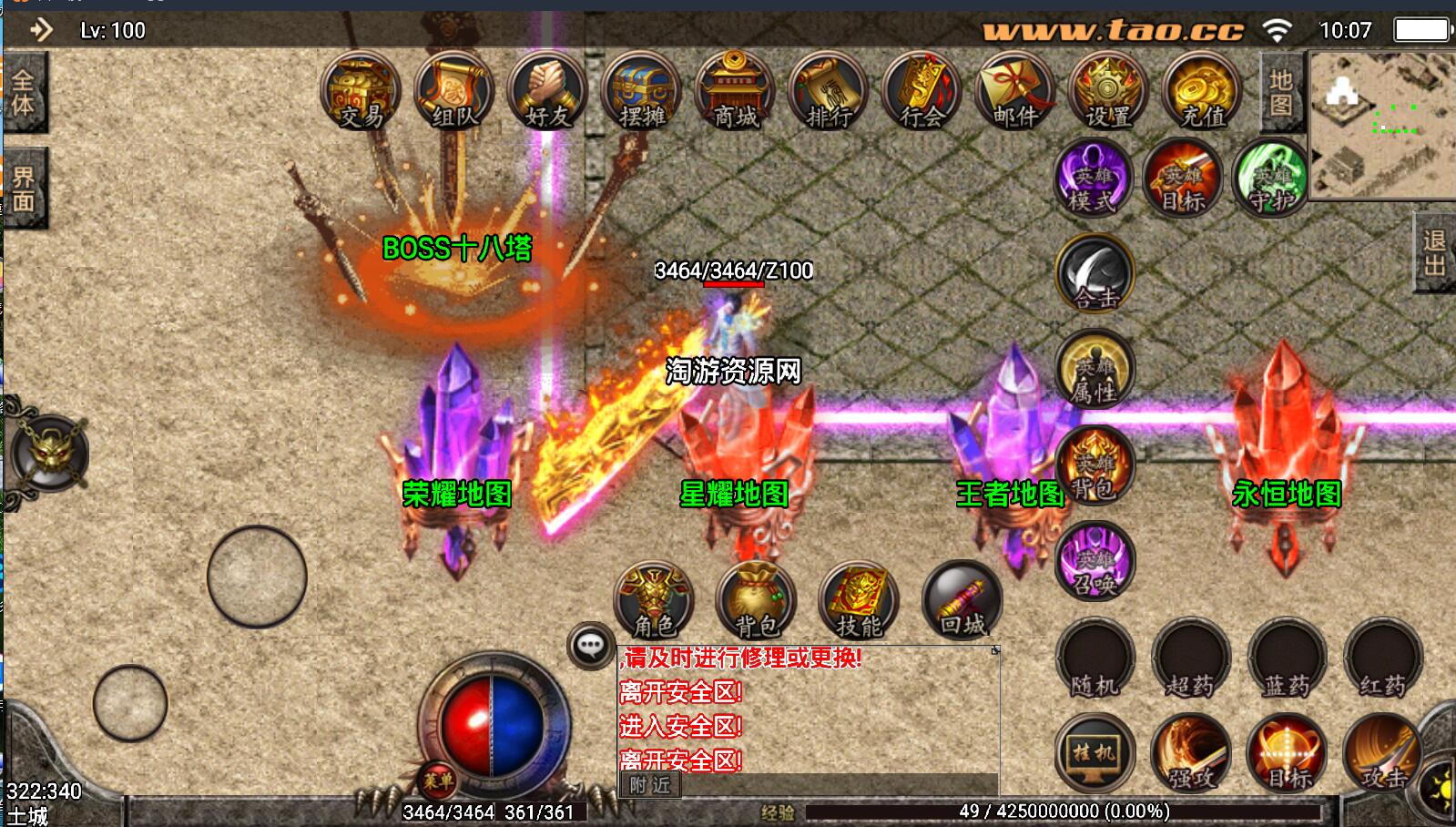The height and width of the screenshot is (827, 1456).
Task: Open the 交易 trade menu
Action: [361, 92]
